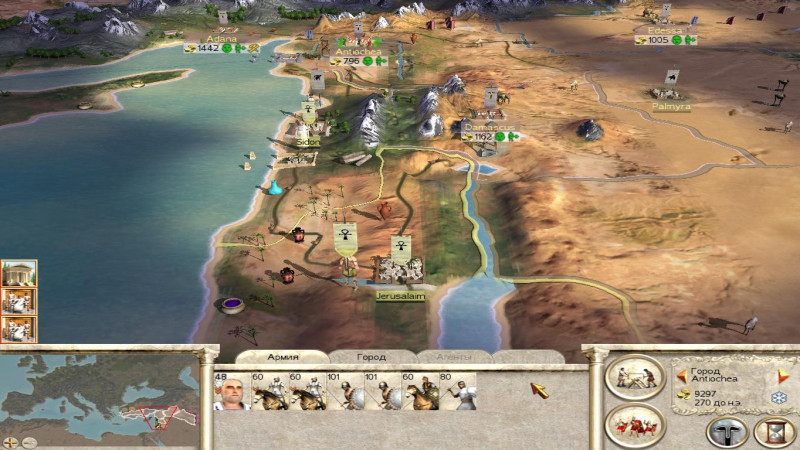Go to the next settlement with right arrow

click(784, 376)
